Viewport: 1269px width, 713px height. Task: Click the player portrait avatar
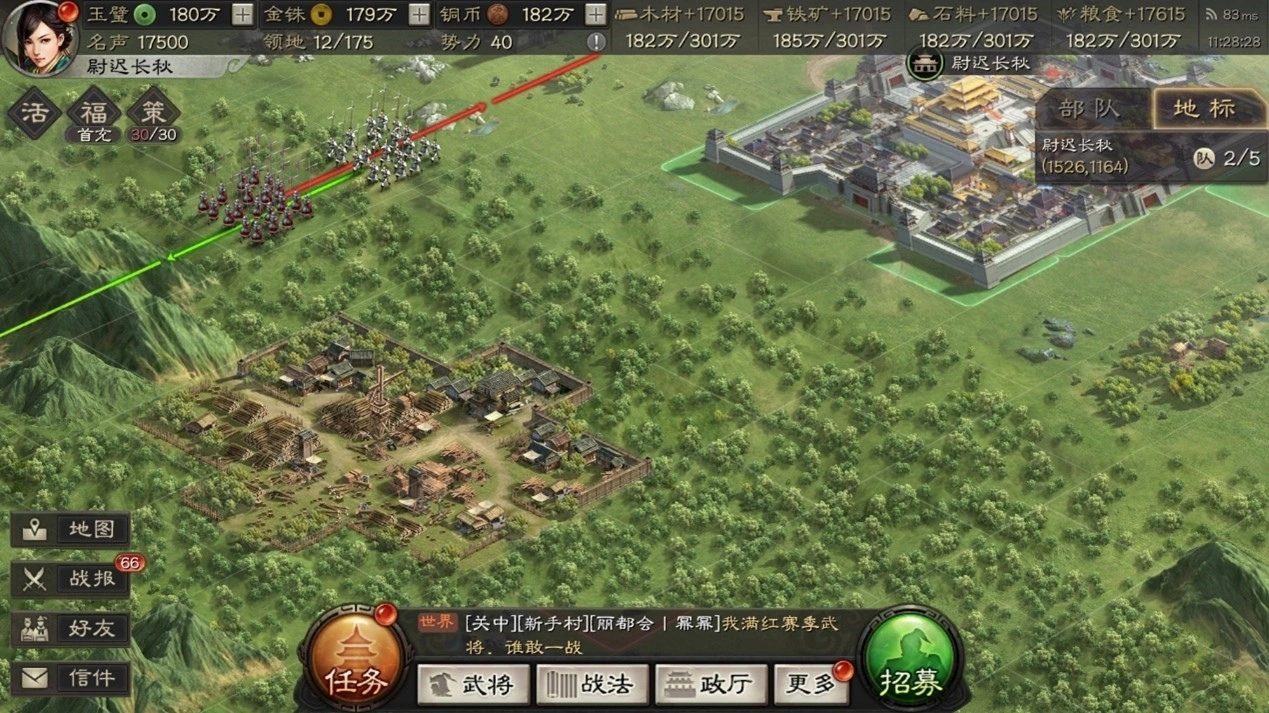tap(40, 36)
